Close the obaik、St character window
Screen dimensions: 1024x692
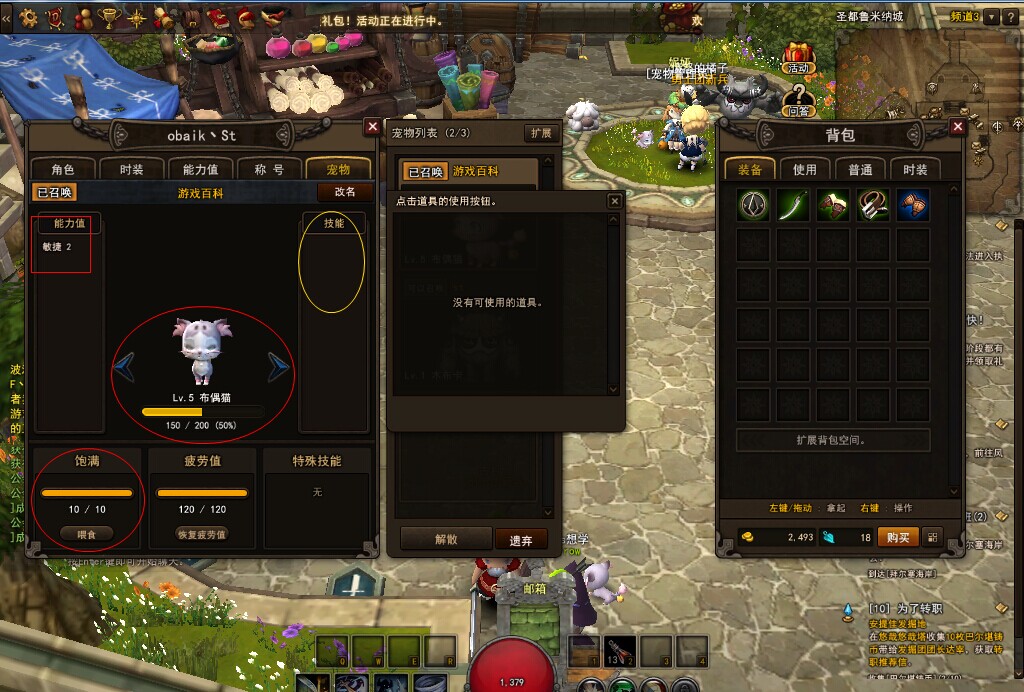(372, 127)
